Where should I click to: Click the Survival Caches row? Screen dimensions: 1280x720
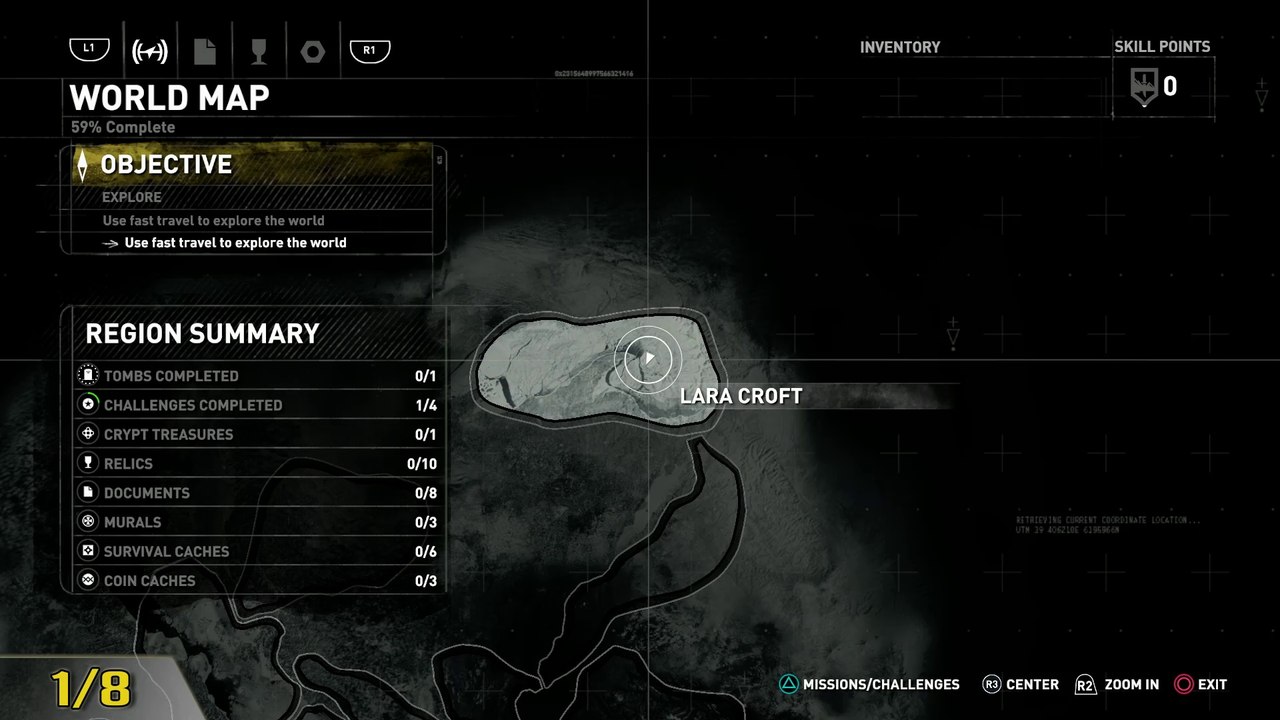click(256, 551)
